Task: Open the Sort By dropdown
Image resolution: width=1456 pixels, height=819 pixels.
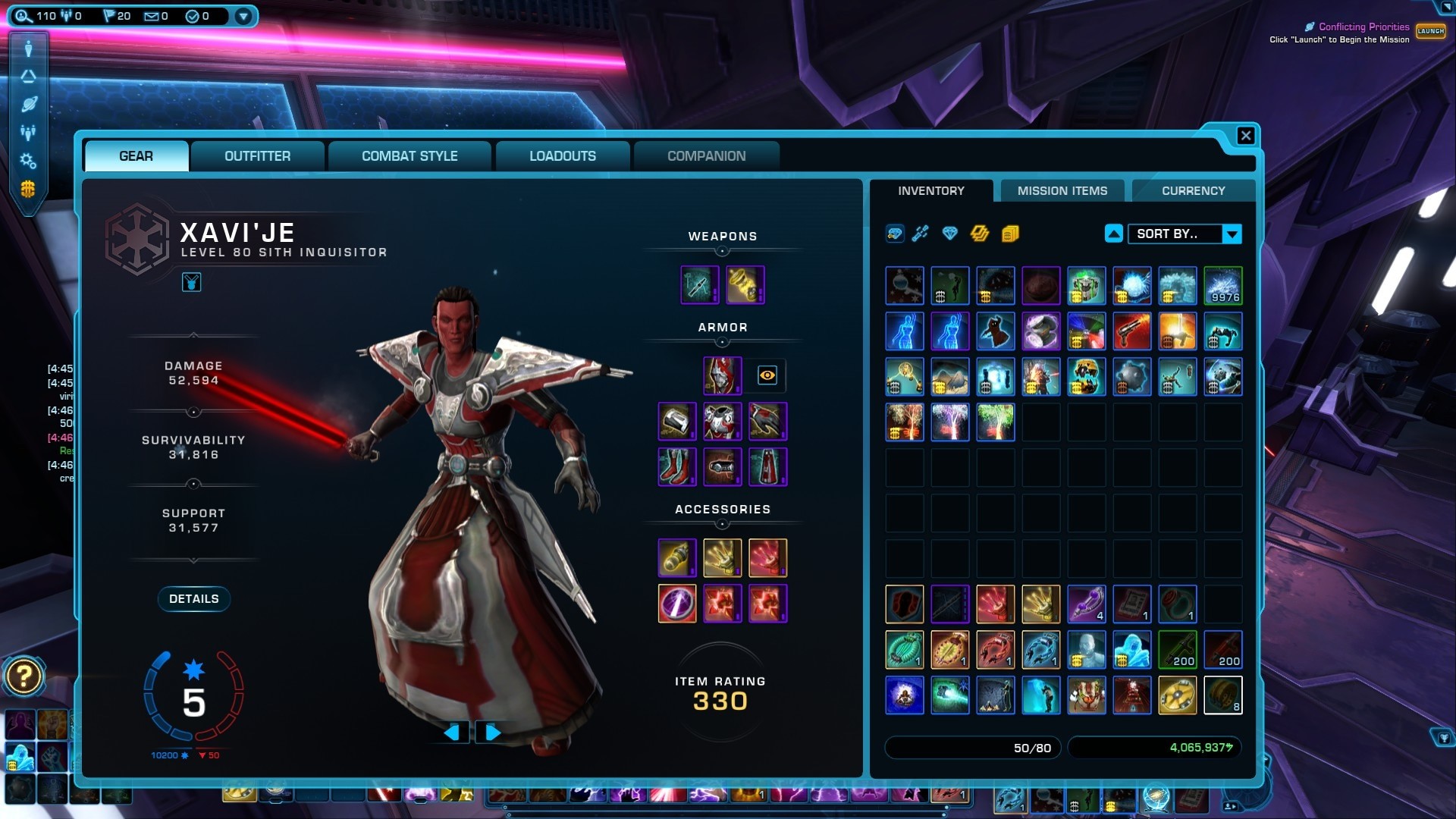Action: point(1232,234)
